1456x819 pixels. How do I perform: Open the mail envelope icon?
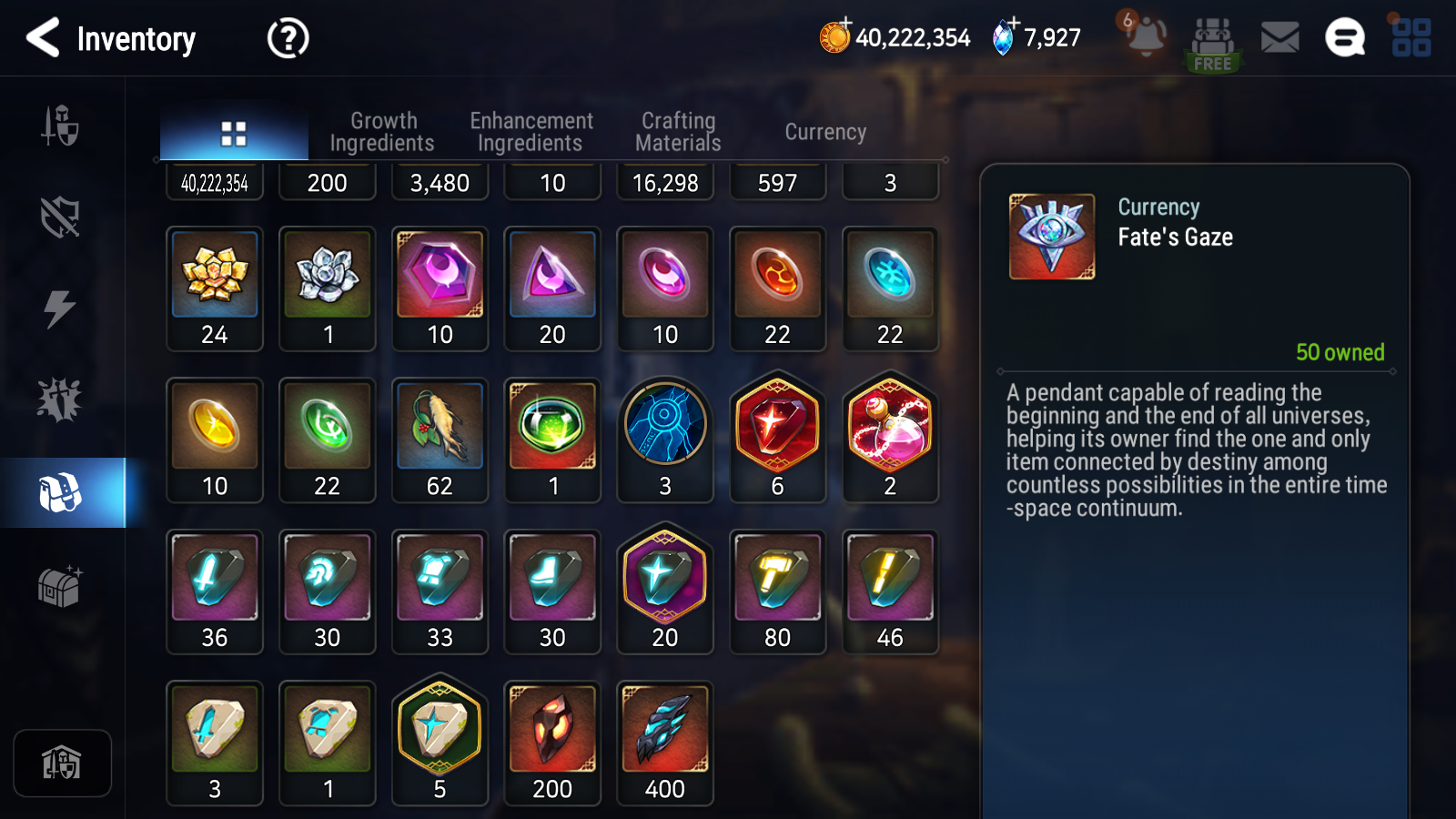[1279, 38]
